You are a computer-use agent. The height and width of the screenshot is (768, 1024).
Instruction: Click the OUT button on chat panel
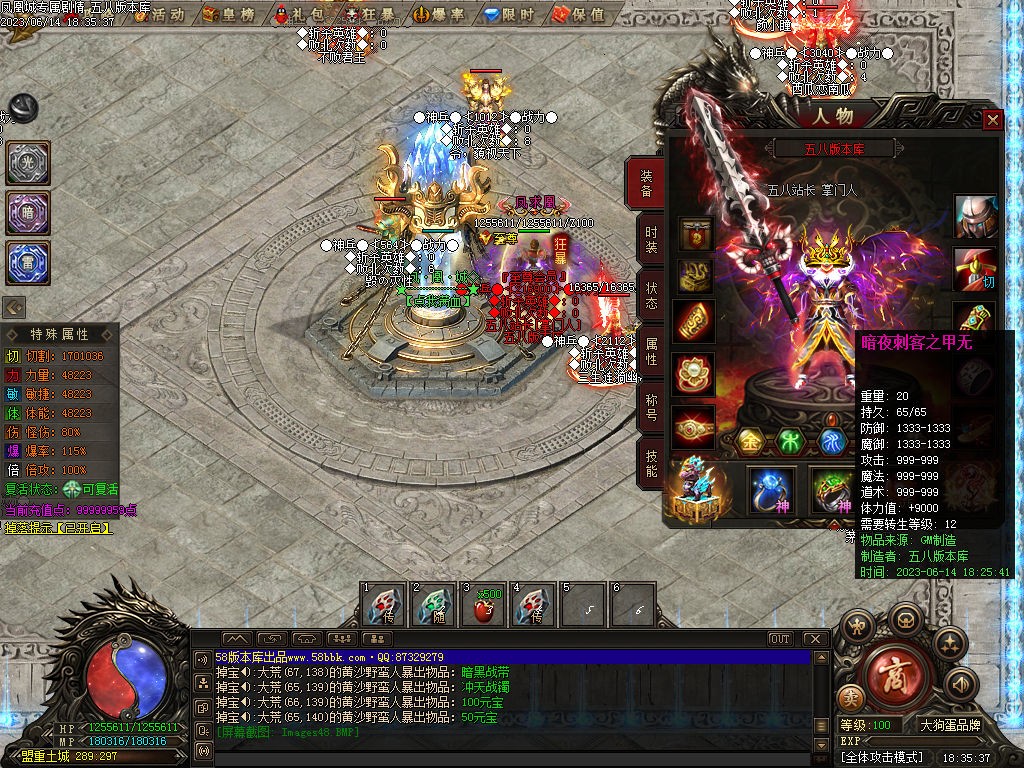coord(780,638)
